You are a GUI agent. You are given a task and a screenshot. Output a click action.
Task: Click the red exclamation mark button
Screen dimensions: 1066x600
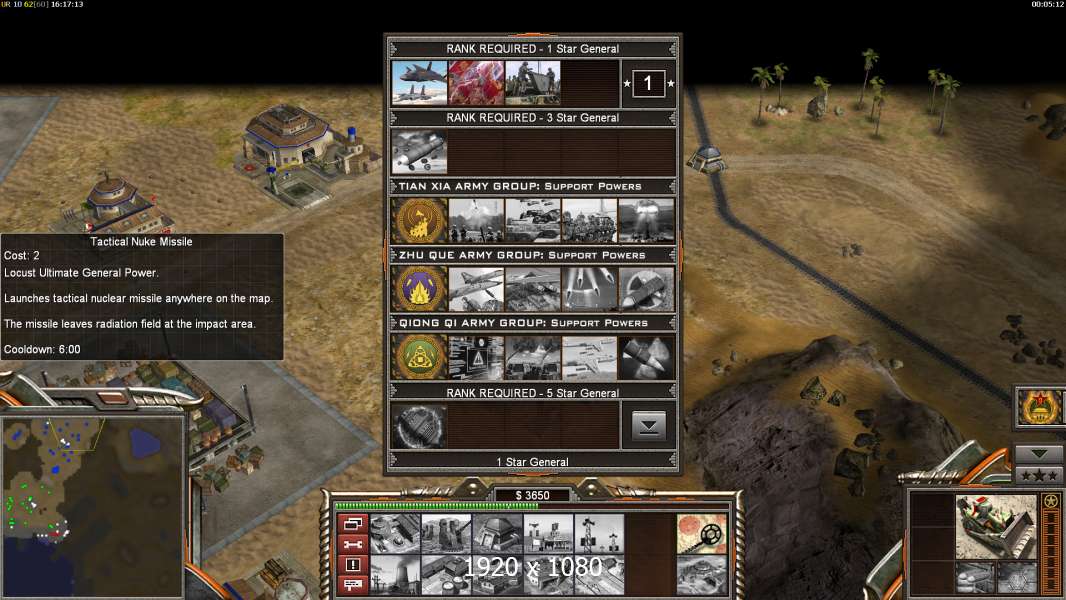pos(353,564)
